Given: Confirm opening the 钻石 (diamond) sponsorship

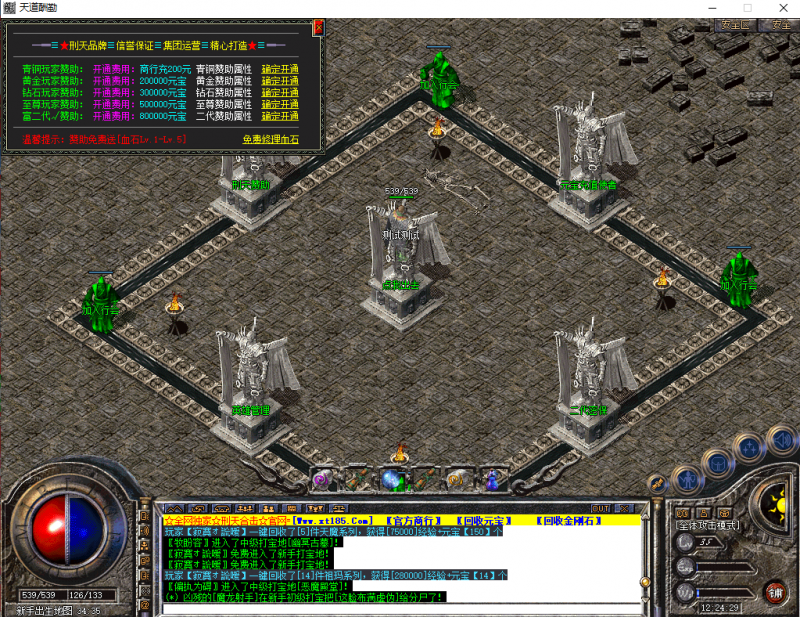Looking at the screenshot, I should point(280,93).
